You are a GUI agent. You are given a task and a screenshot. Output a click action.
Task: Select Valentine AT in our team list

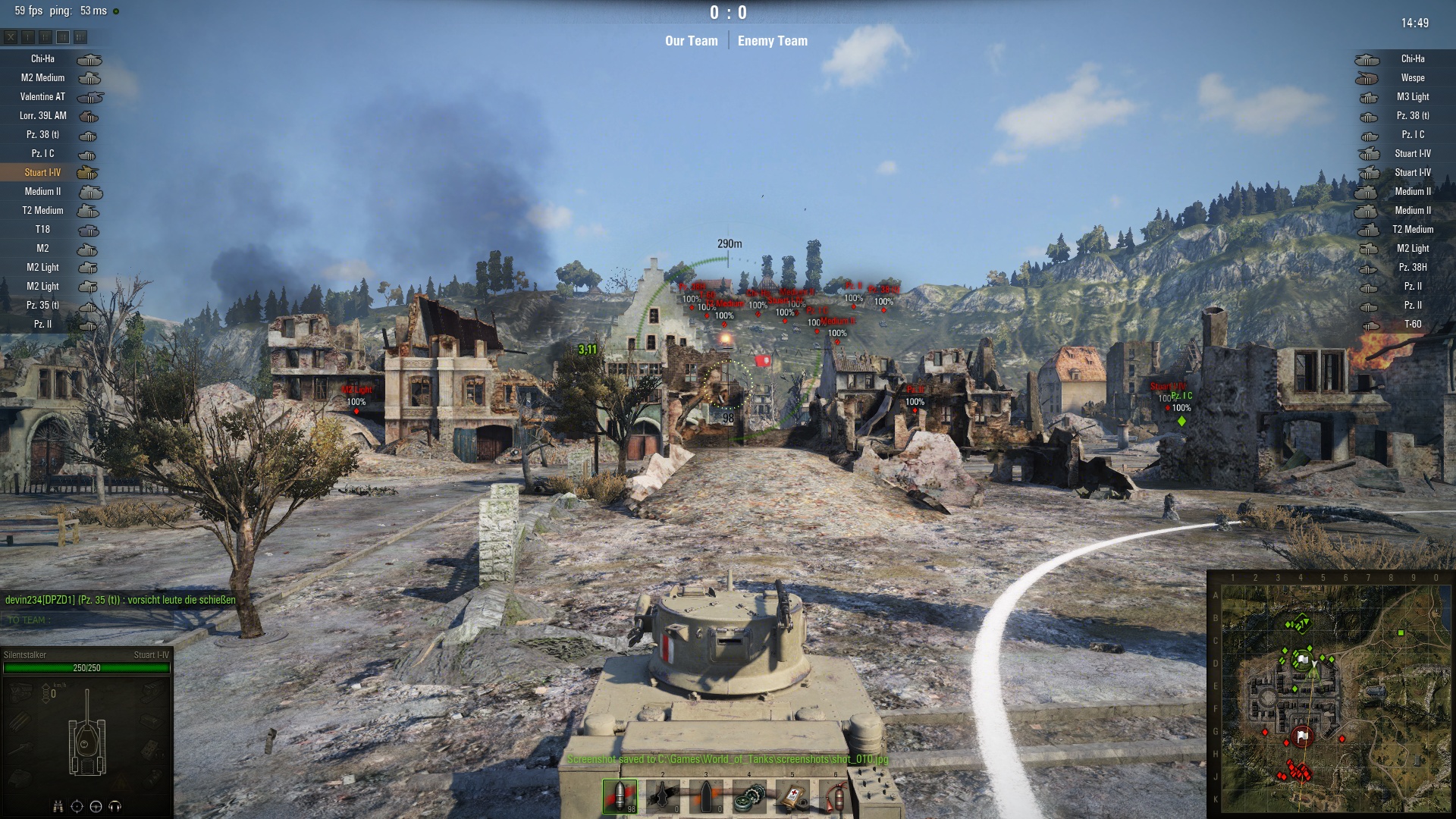42,97
